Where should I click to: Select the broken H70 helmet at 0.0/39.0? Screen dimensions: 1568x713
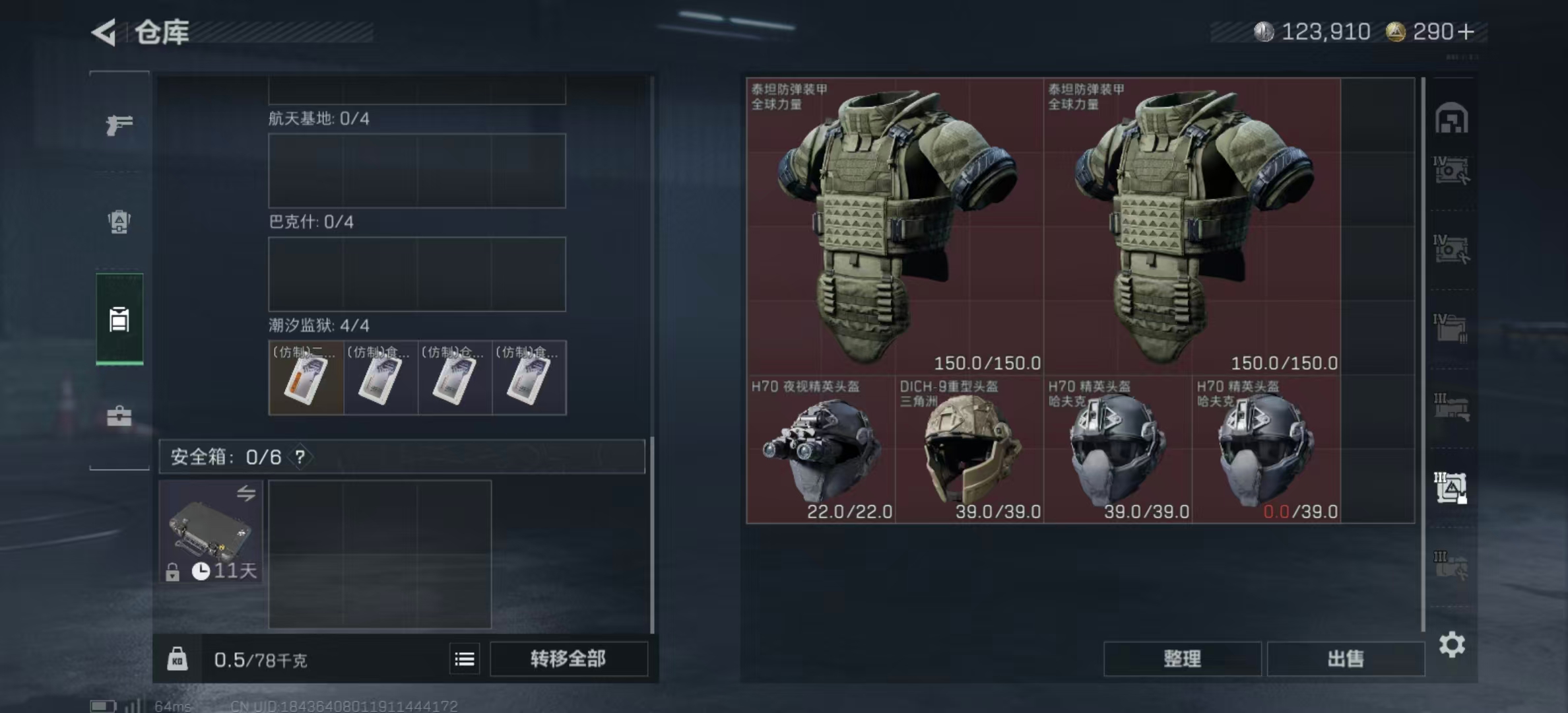[1266, 450]
